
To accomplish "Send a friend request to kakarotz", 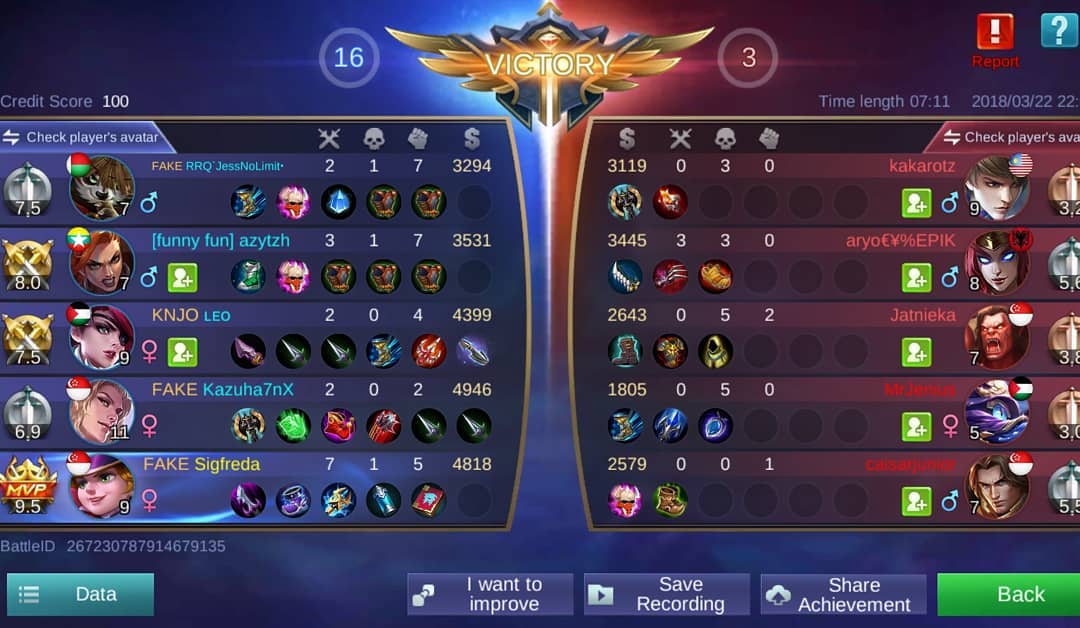I will [916, 203].
